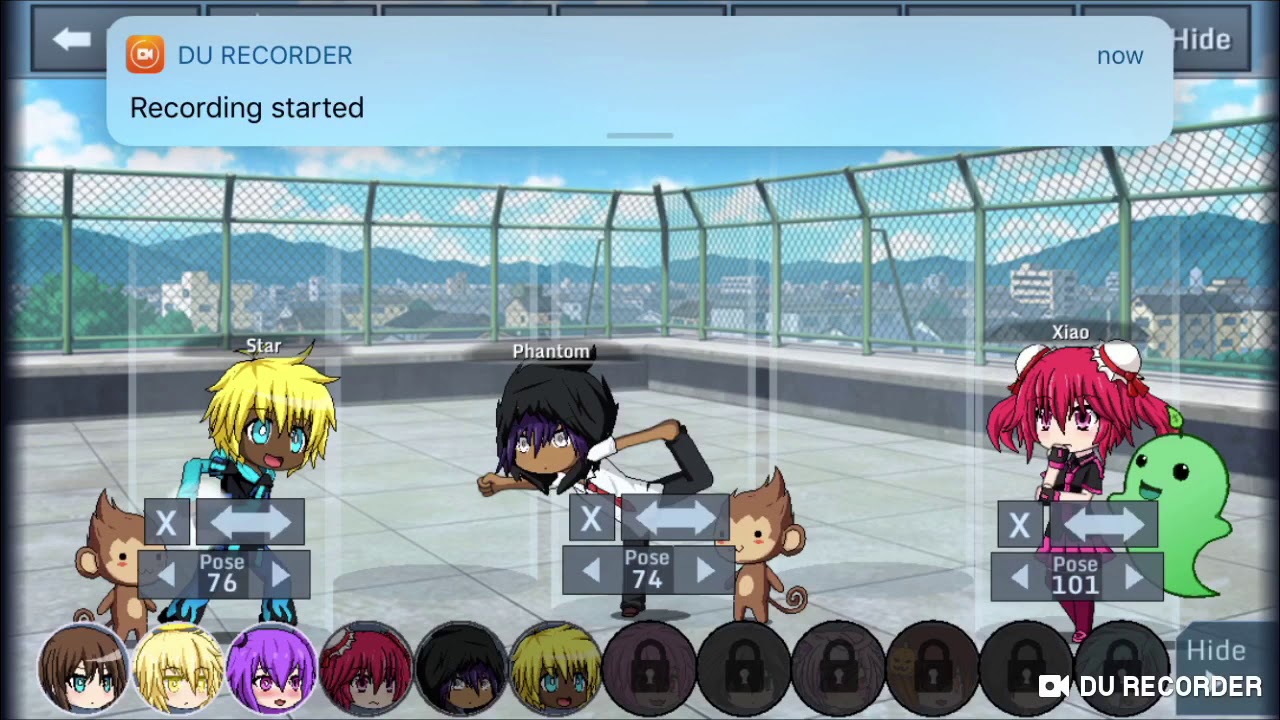
Task: Select the pale blonde character portrait
Action: pos(178,668)
